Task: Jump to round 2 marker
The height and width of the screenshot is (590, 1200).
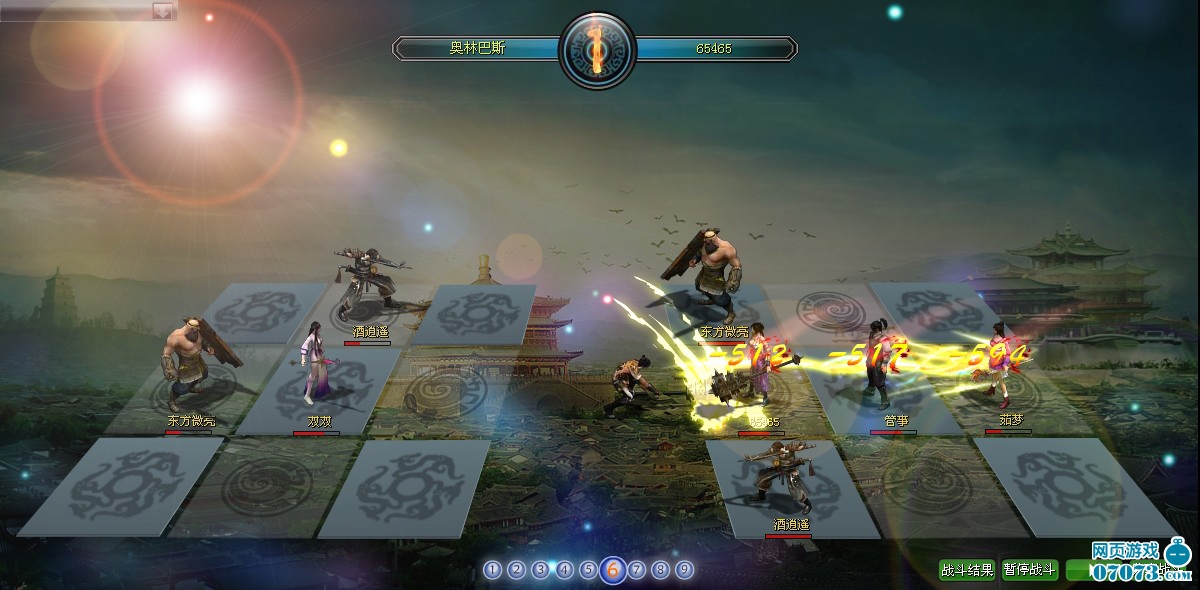Action: (x=516, y=570)
